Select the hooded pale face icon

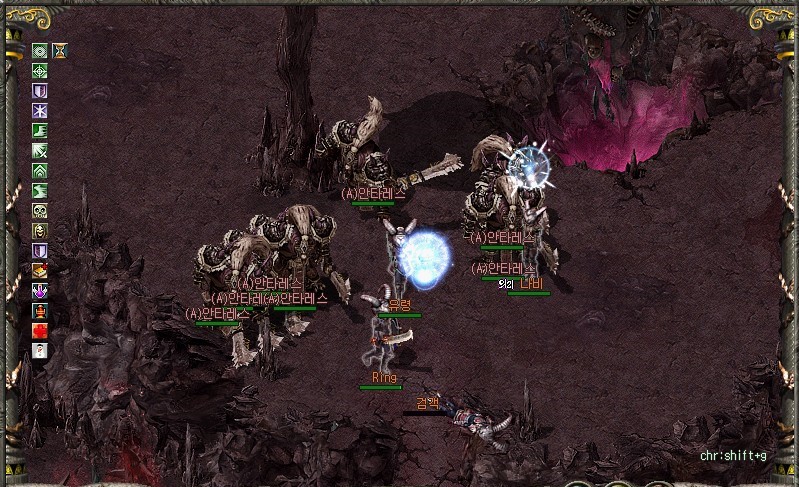(x=40, y=230)
